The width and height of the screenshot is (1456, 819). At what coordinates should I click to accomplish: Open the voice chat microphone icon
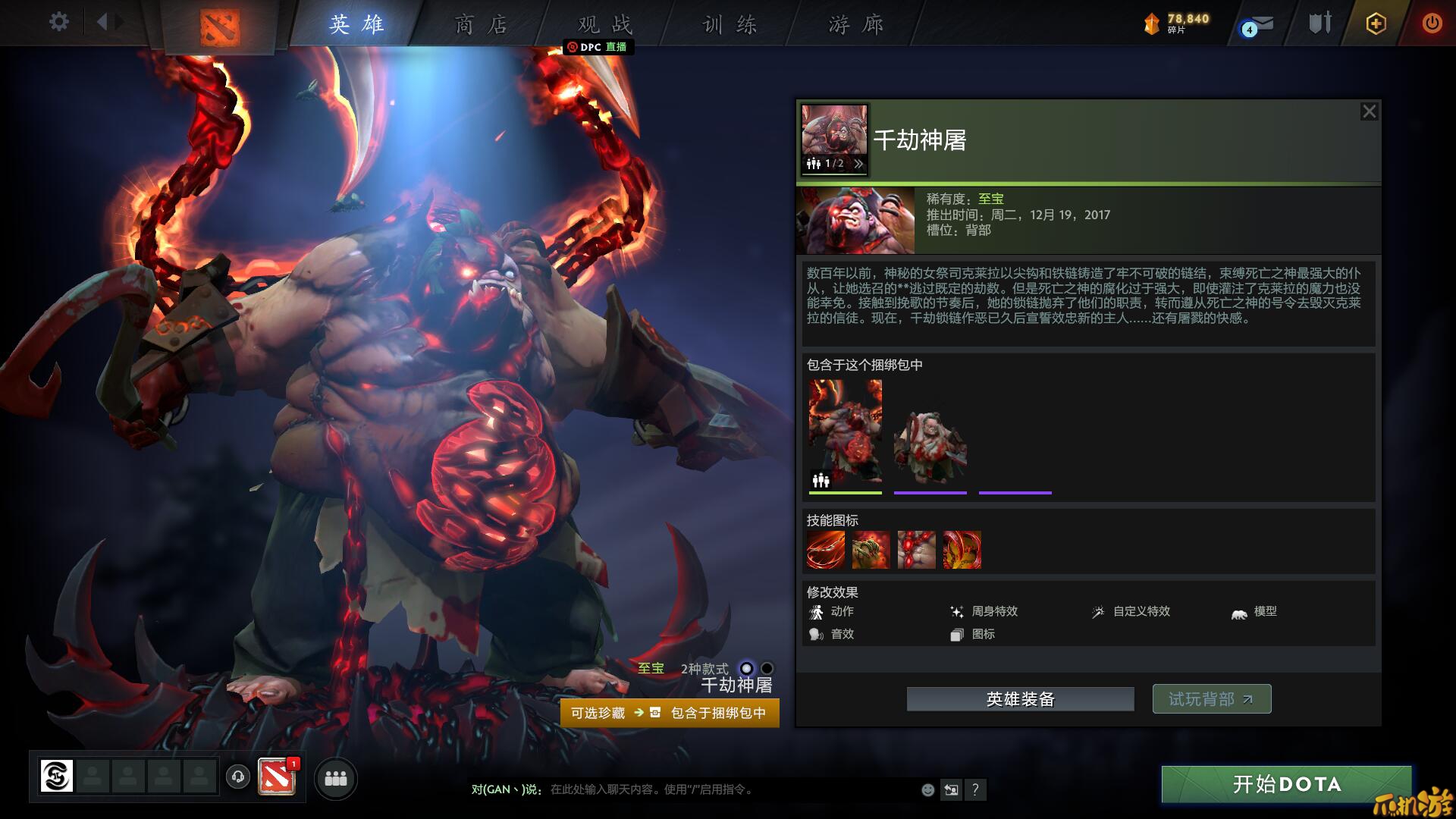point(239,777)
